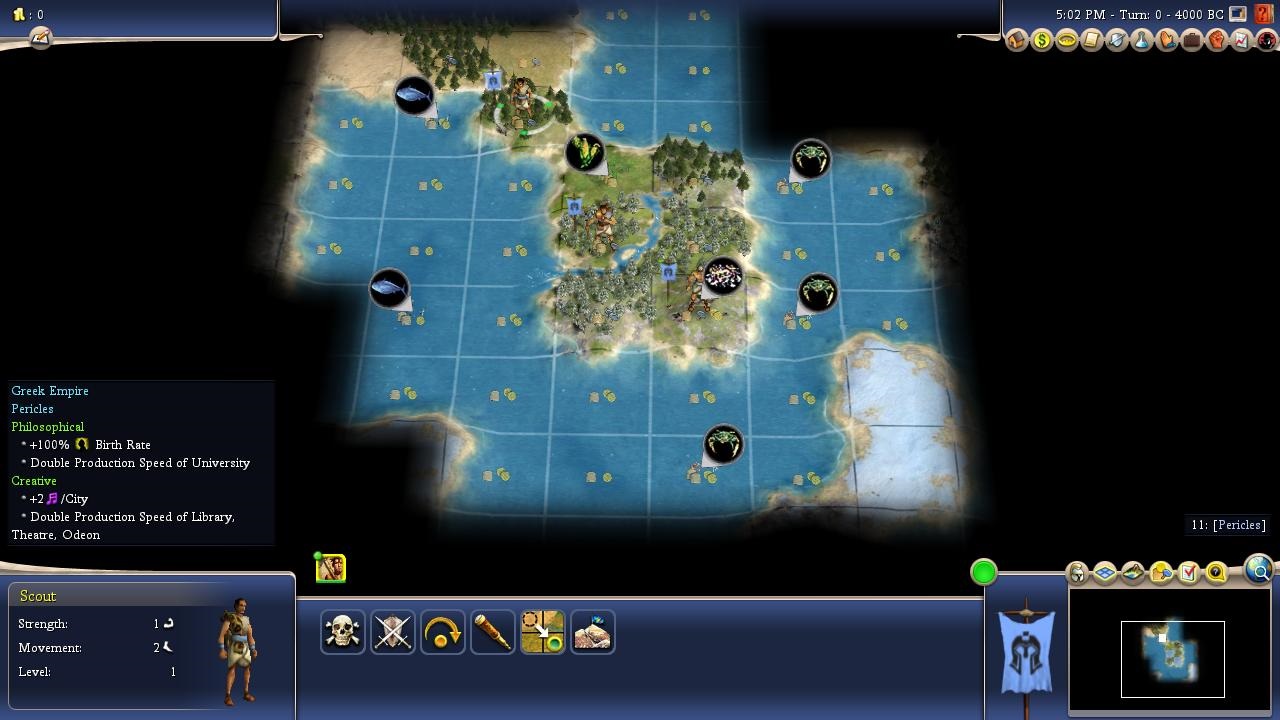Click the minimap to move the view
Screen dimensions: 1280x720
(x=1172, y=658)
